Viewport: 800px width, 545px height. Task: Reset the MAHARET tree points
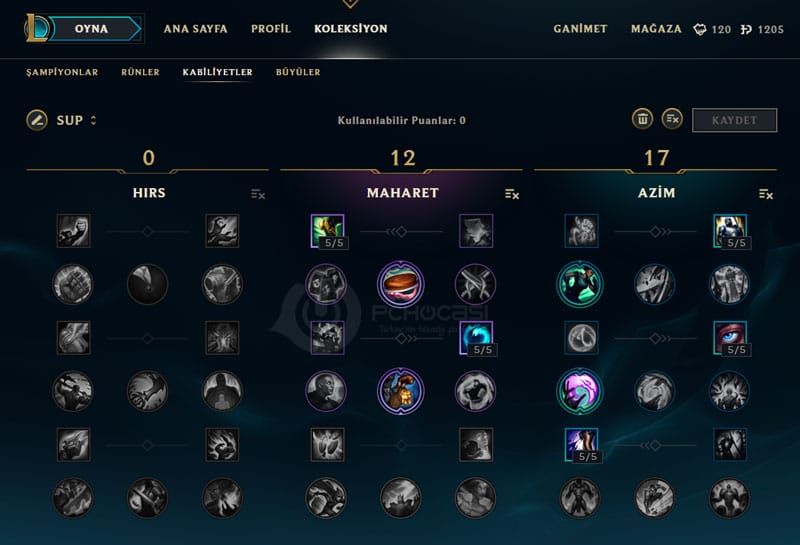(512, 194)
